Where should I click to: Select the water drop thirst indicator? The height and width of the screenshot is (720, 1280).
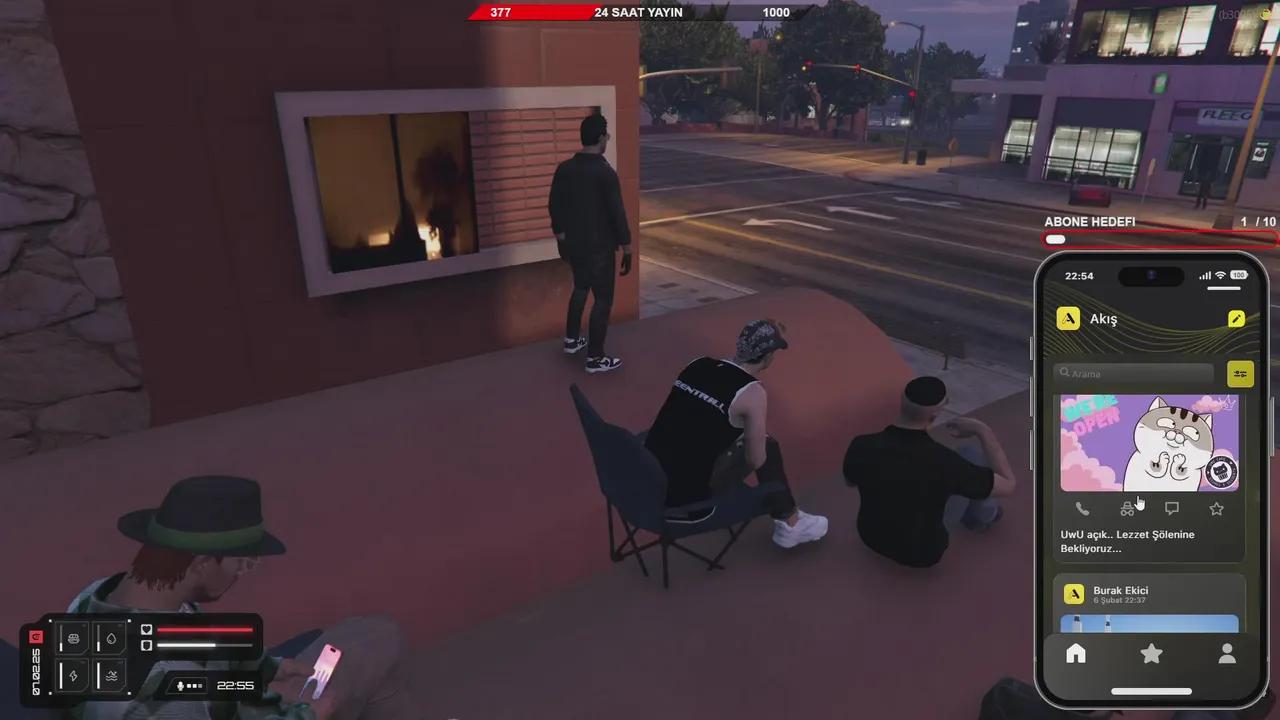pyautogui.click(x=110, y=638)
